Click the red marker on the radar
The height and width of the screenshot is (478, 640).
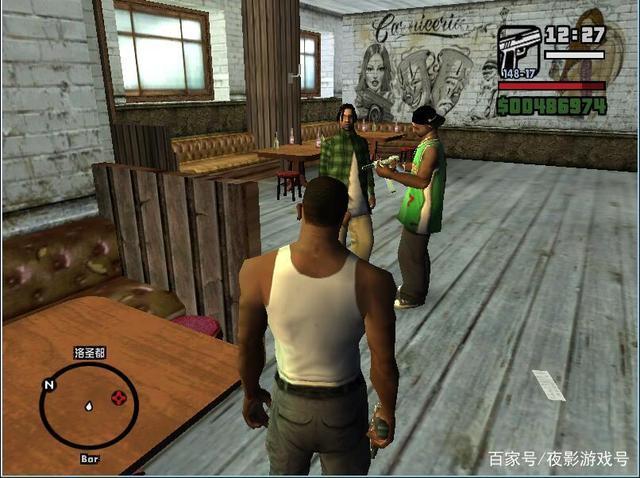[119, 398]
